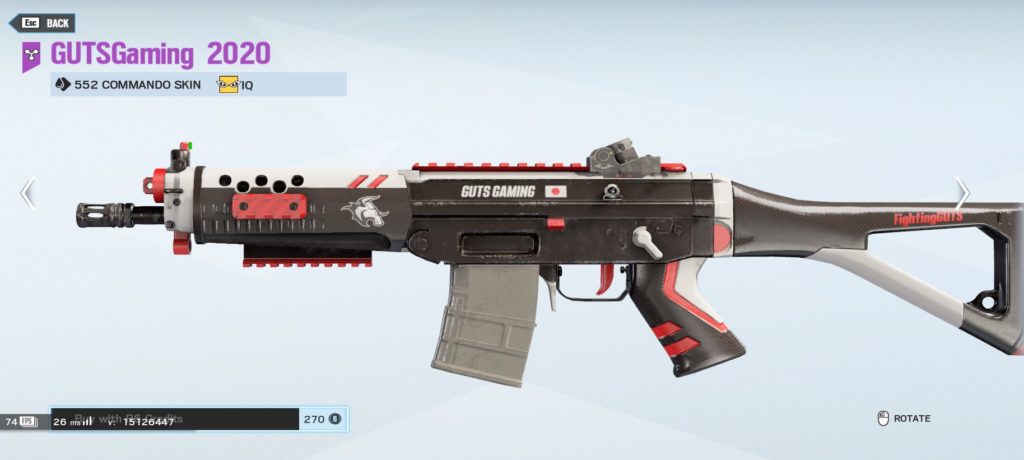Go back using the BACK button
Viewport: 1024px width, 460px height.
[46, 22]
